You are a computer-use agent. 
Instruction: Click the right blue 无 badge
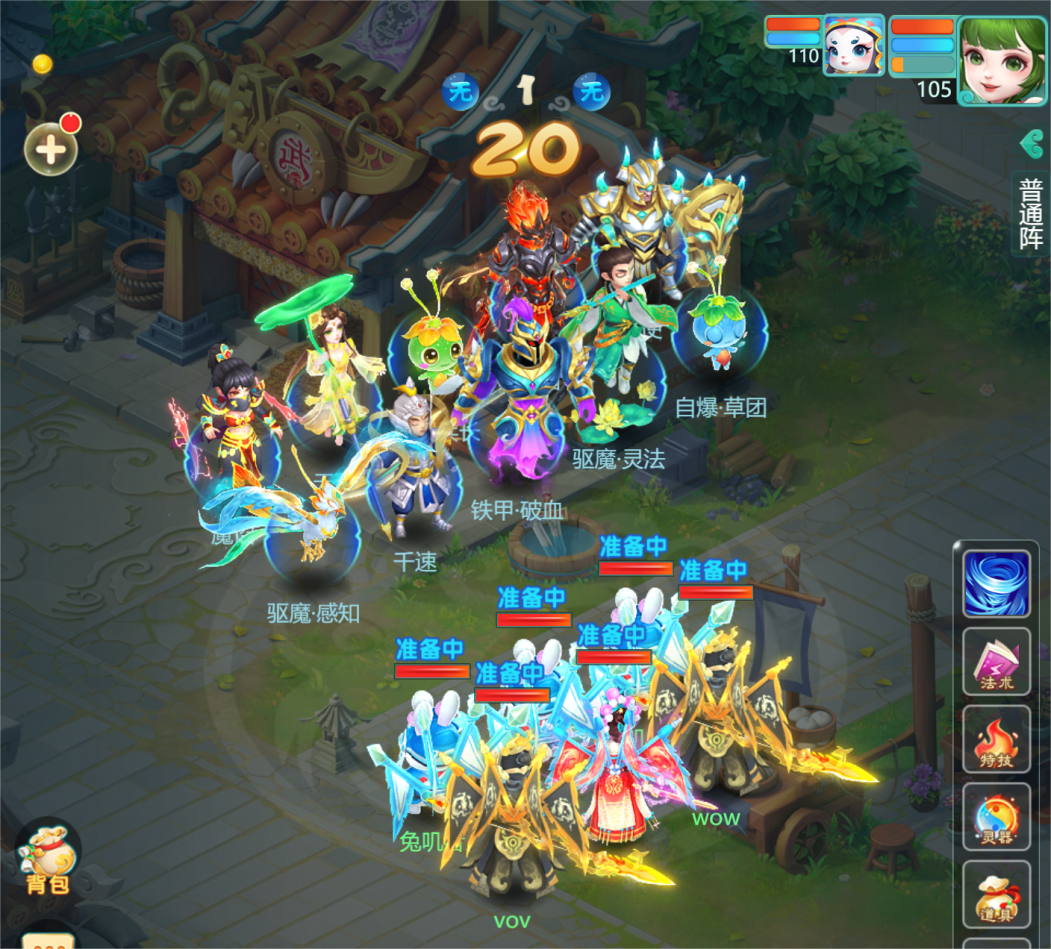pyautogui.click(x=592, y=93)
